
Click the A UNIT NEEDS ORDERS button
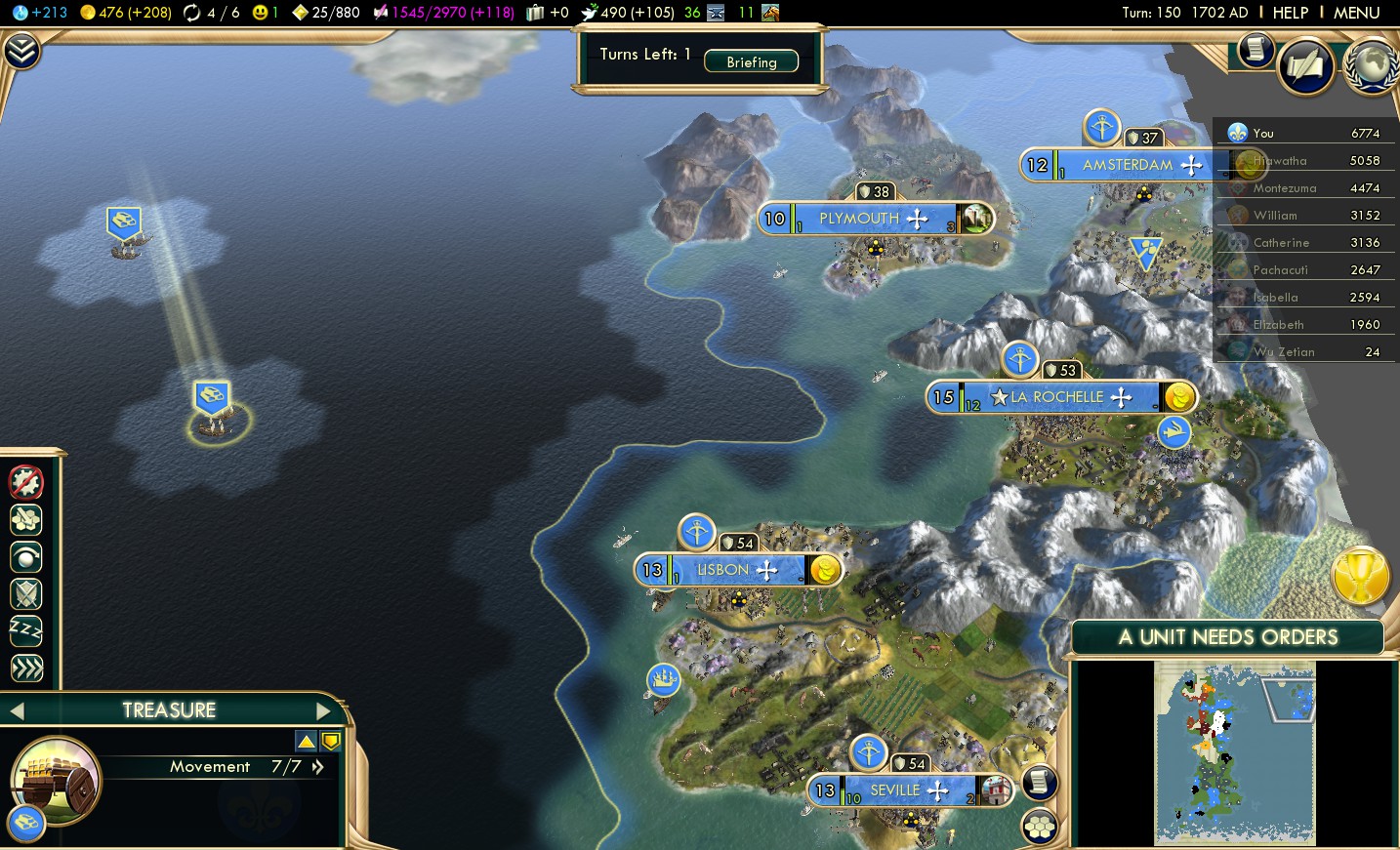(1227, 637)
